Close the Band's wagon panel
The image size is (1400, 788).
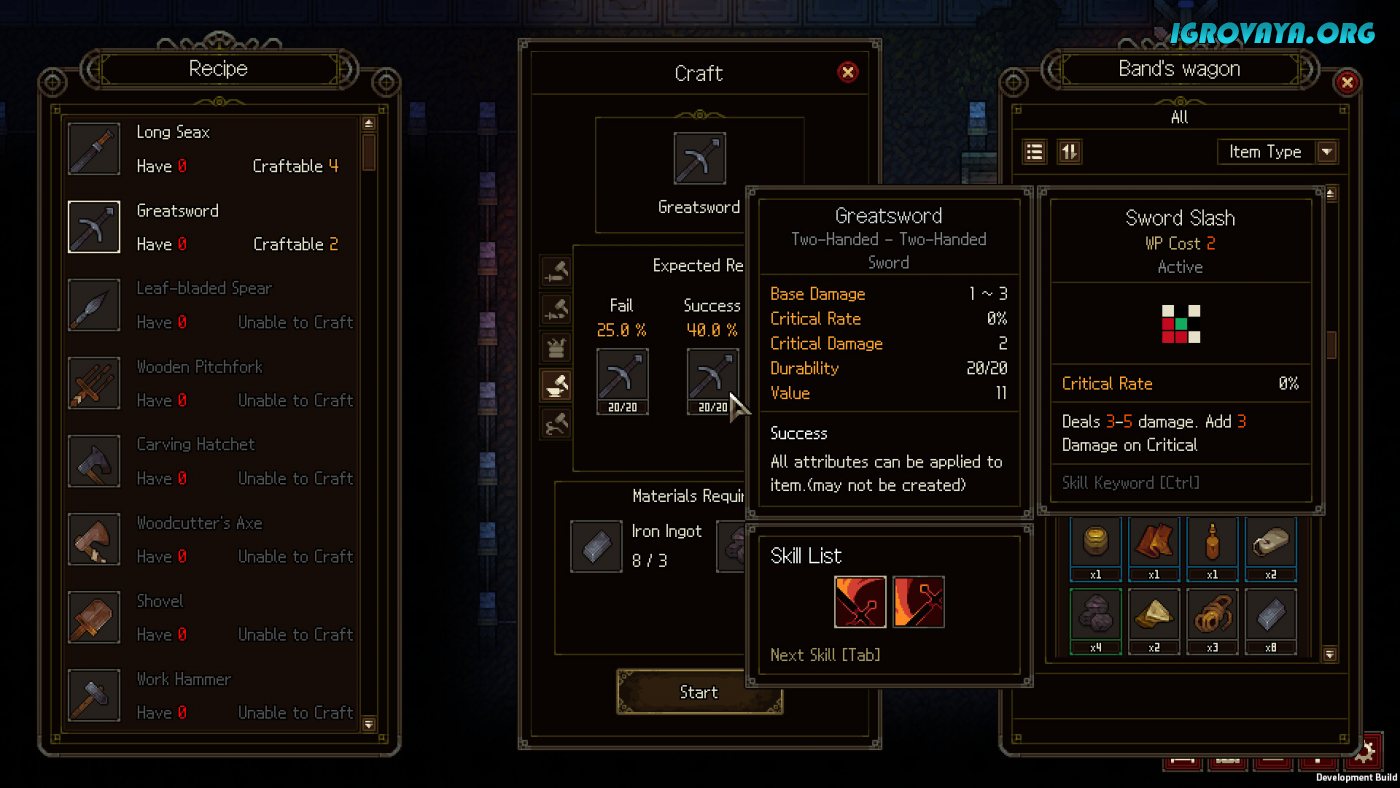click(x=1347, y=83)
